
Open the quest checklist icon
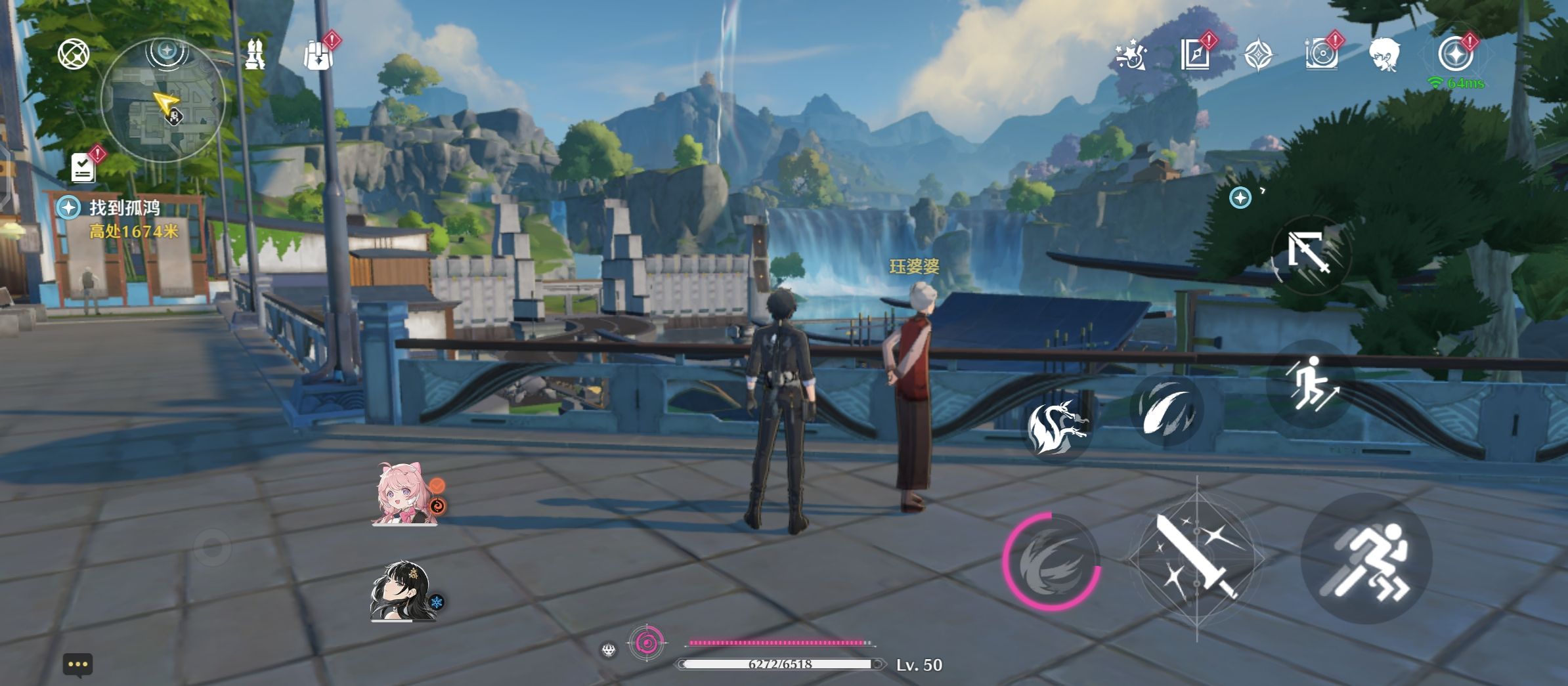click(x=83, y=168)
